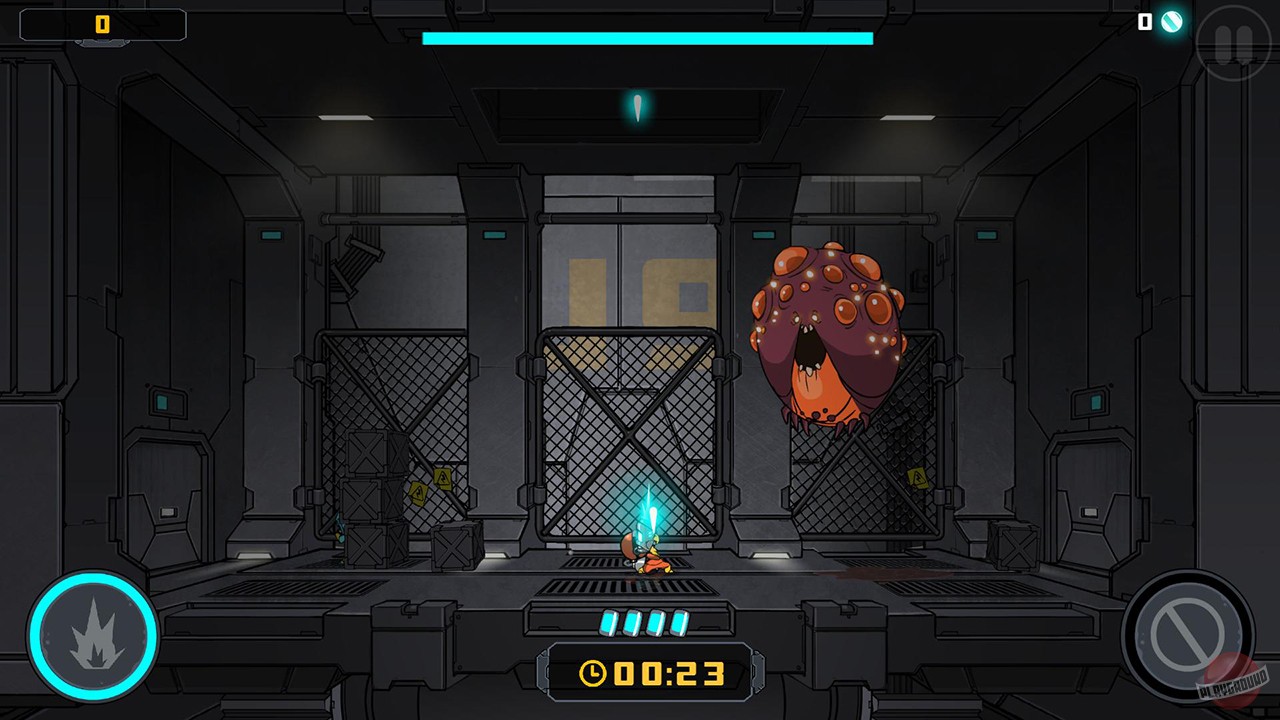Select the yellow coin counter display
This screenshot has width=1280, height=720.
(x=102, y=25)
